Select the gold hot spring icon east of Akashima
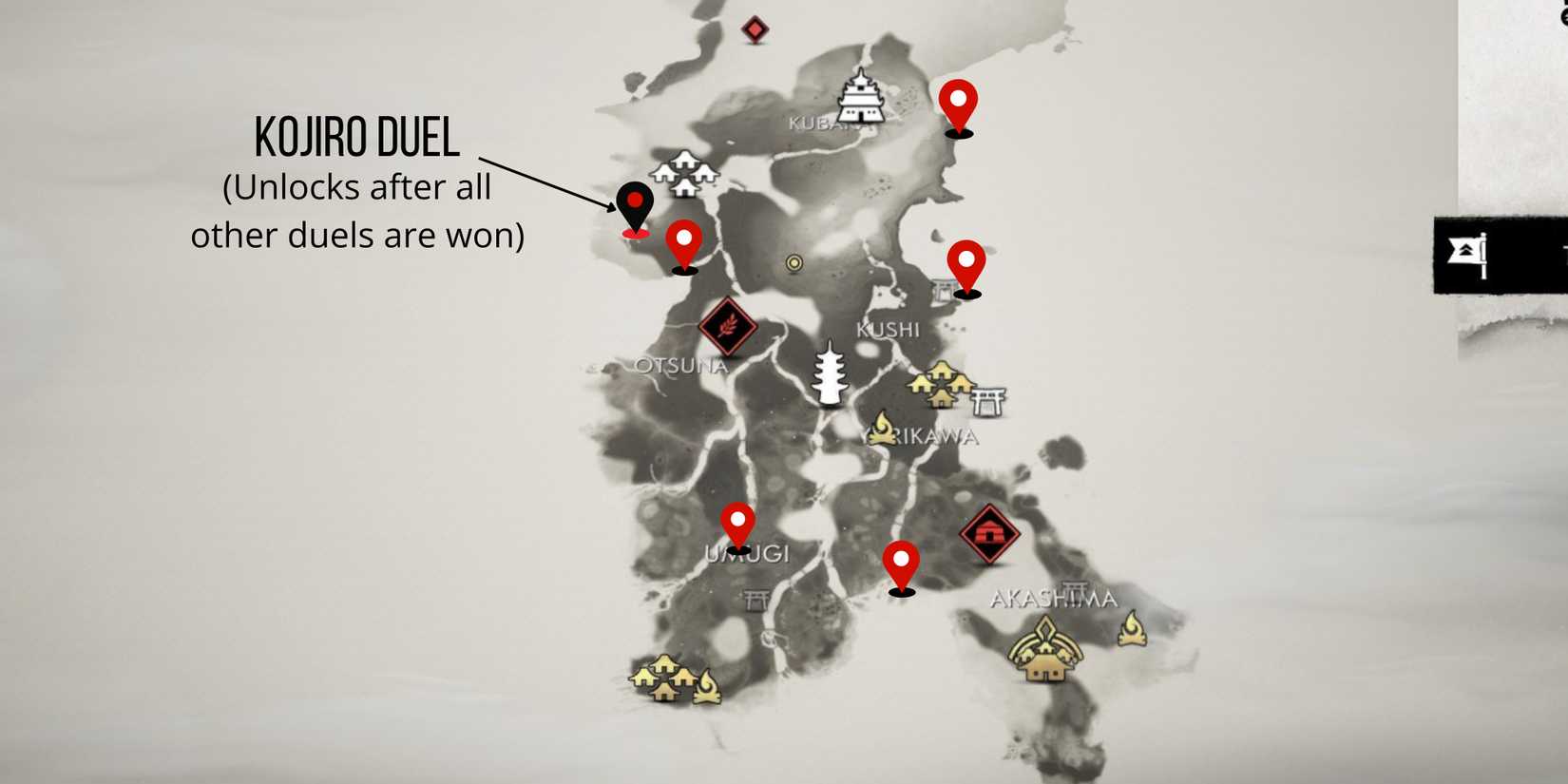 (x=1134, y=629)
